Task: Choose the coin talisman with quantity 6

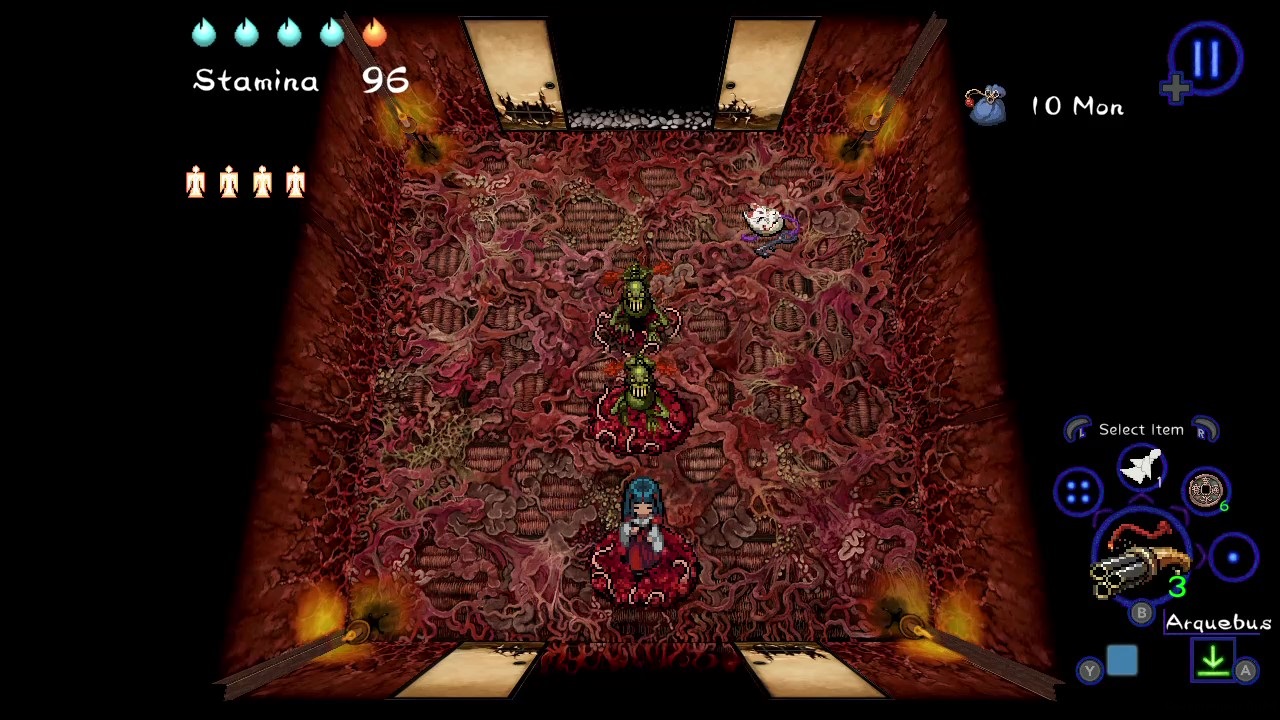Action: click(1206, 488)
